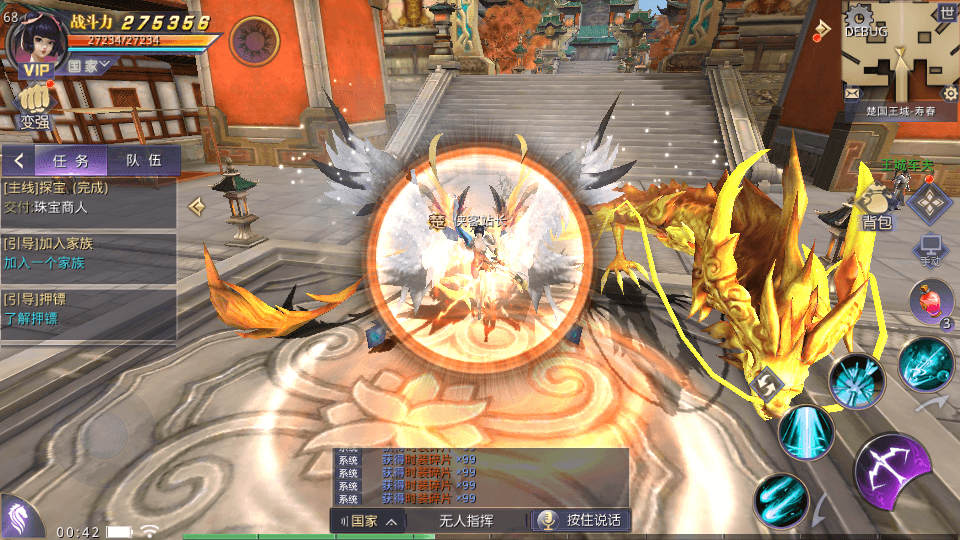Use the red health potion
Viewport: 960px width, 540px height.
(x=930, y=301)
